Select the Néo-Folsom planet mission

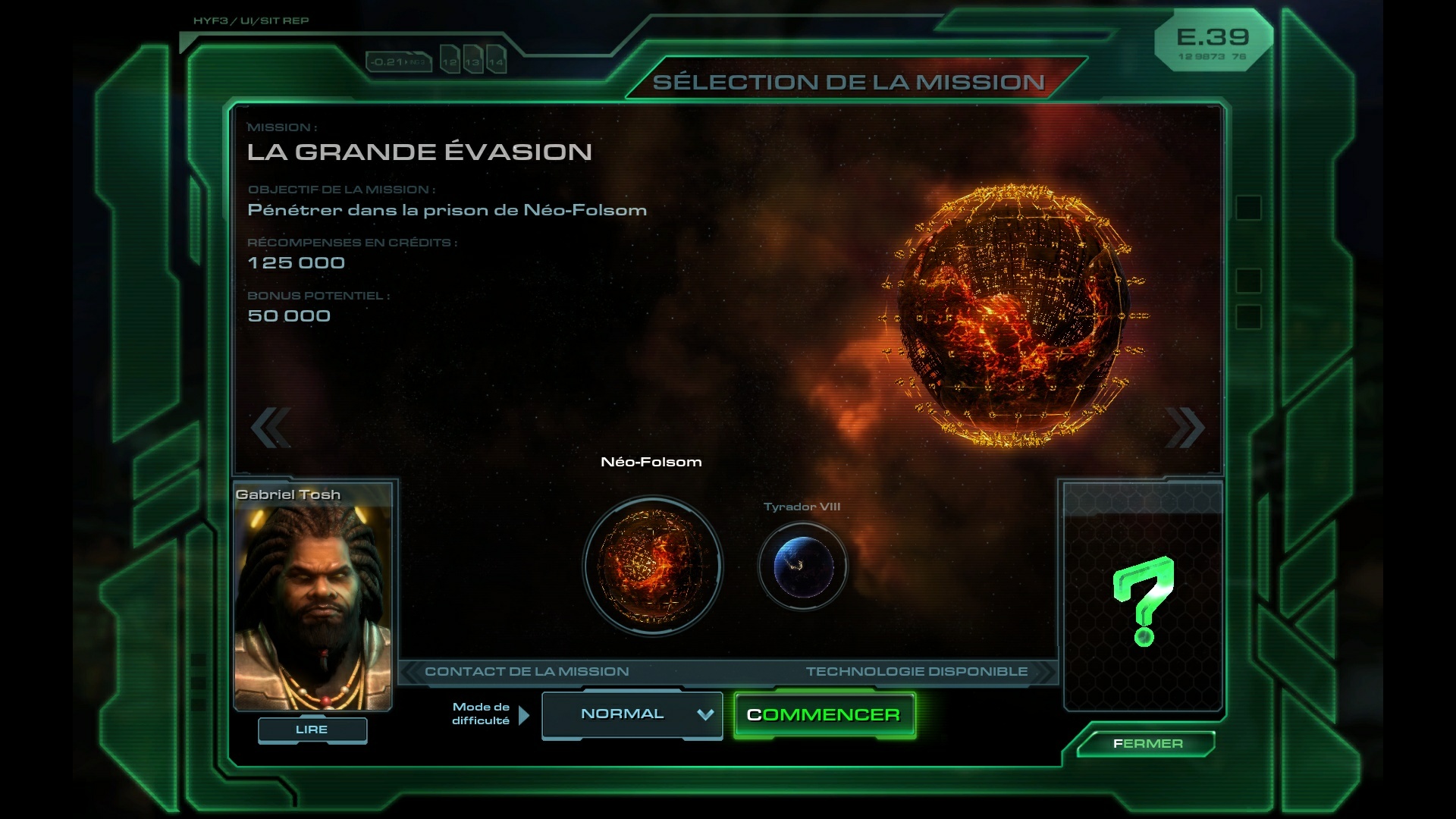[652, 566]
